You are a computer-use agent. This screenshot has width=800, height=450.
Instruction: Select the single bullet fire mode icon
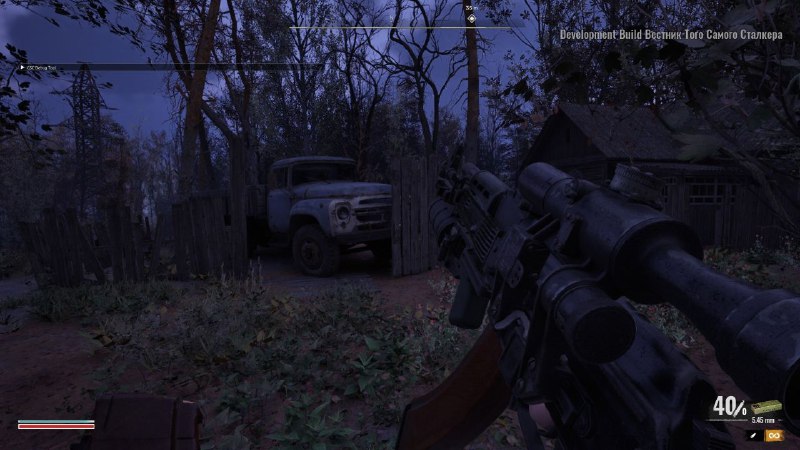pos(752,435)
